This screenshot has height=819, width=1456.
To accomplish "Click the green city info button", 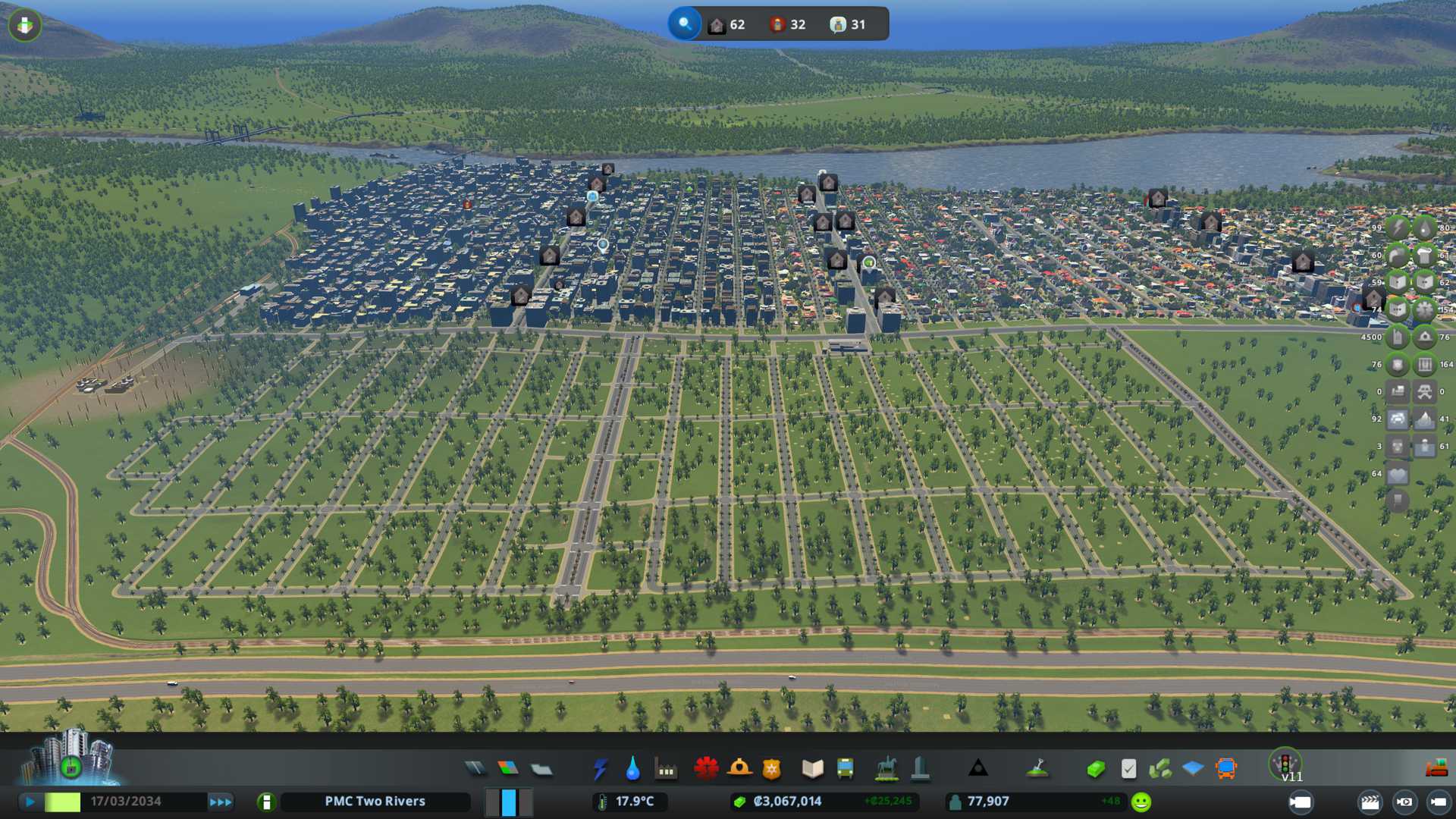I will 266,802.
